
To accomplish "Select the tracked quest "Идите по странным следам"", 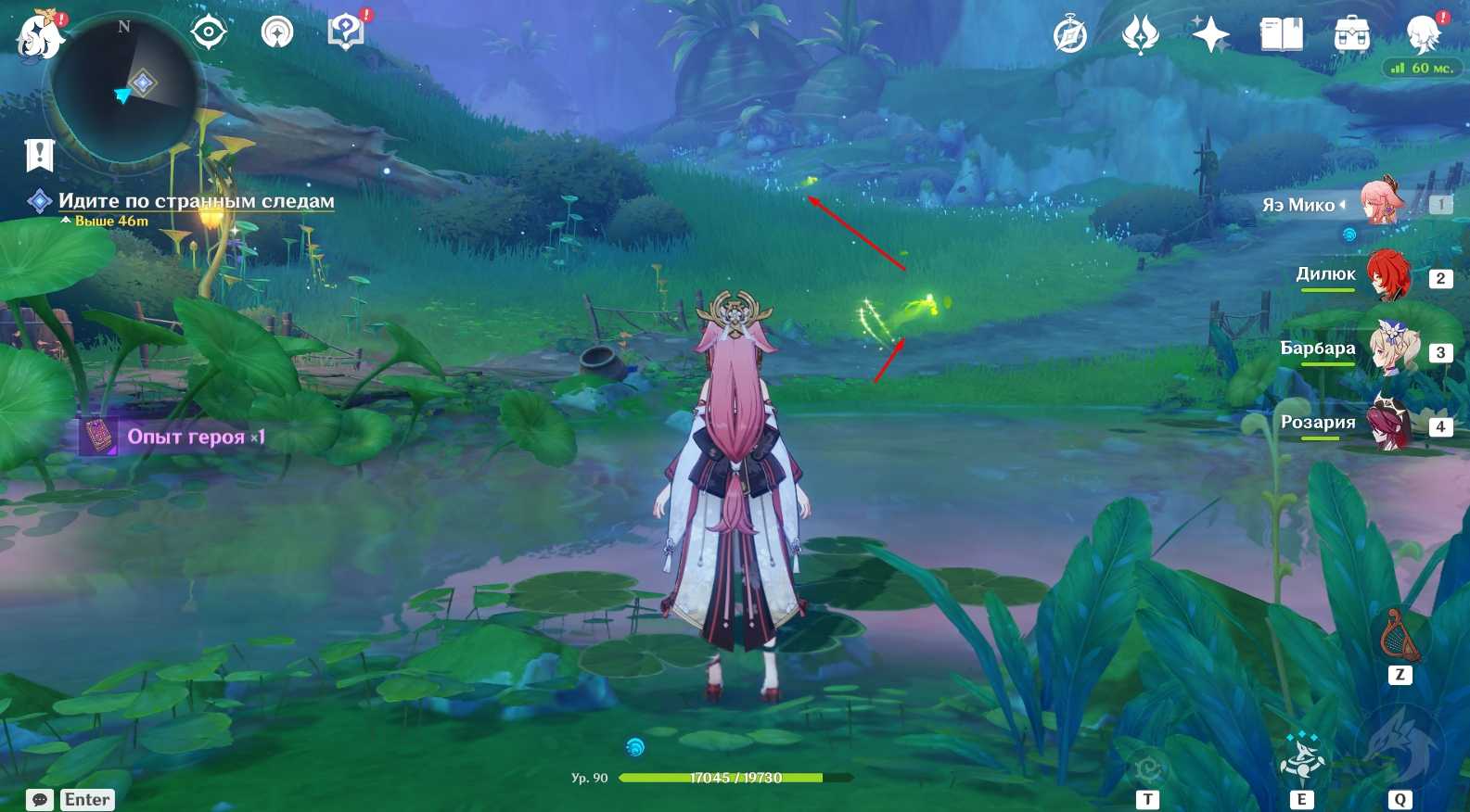I will pos(196,201).
